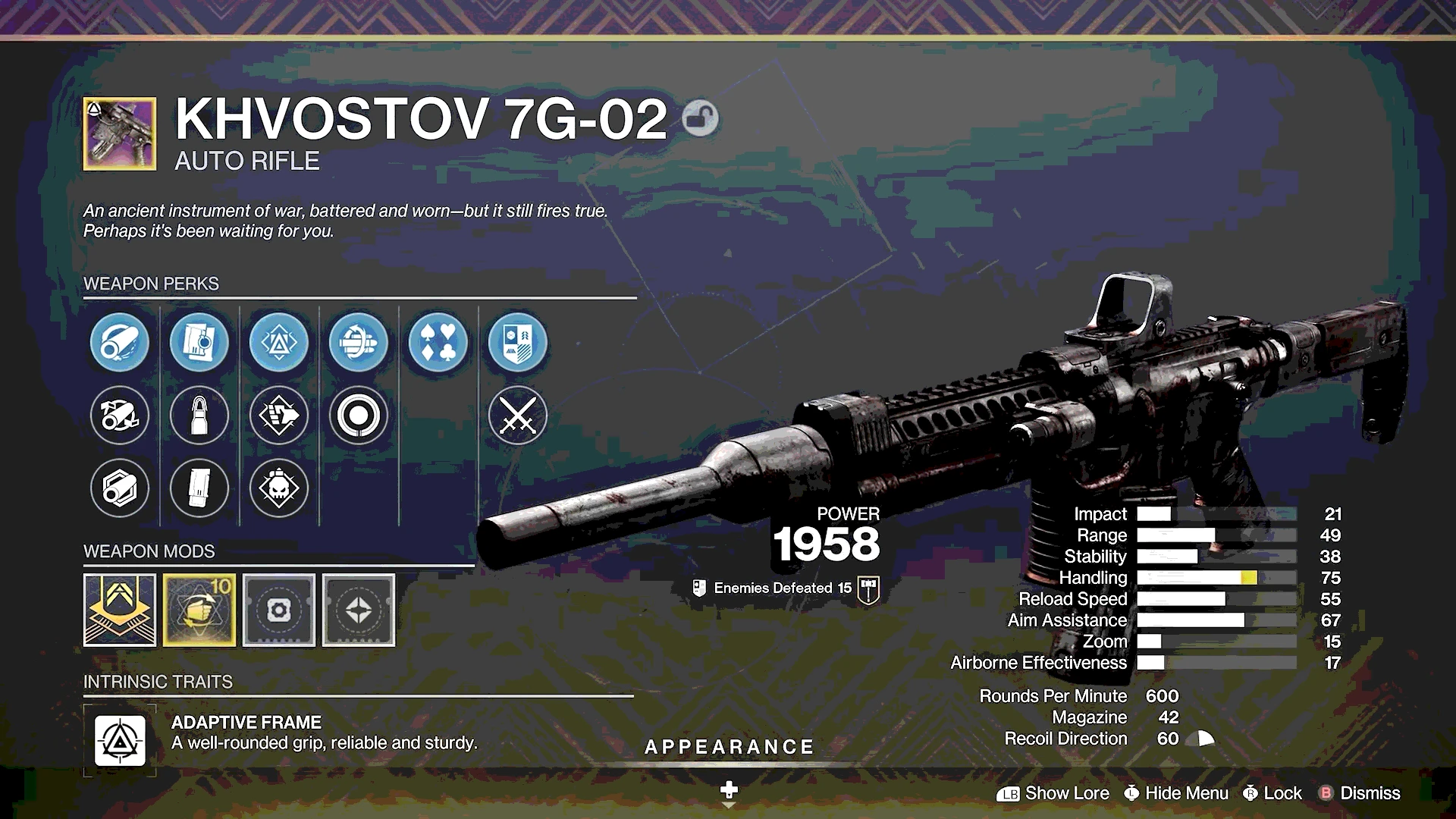Open the empty gear-symbol weapon mod slot
Viewport: 1456px width, 819px height.
[279, 610]
